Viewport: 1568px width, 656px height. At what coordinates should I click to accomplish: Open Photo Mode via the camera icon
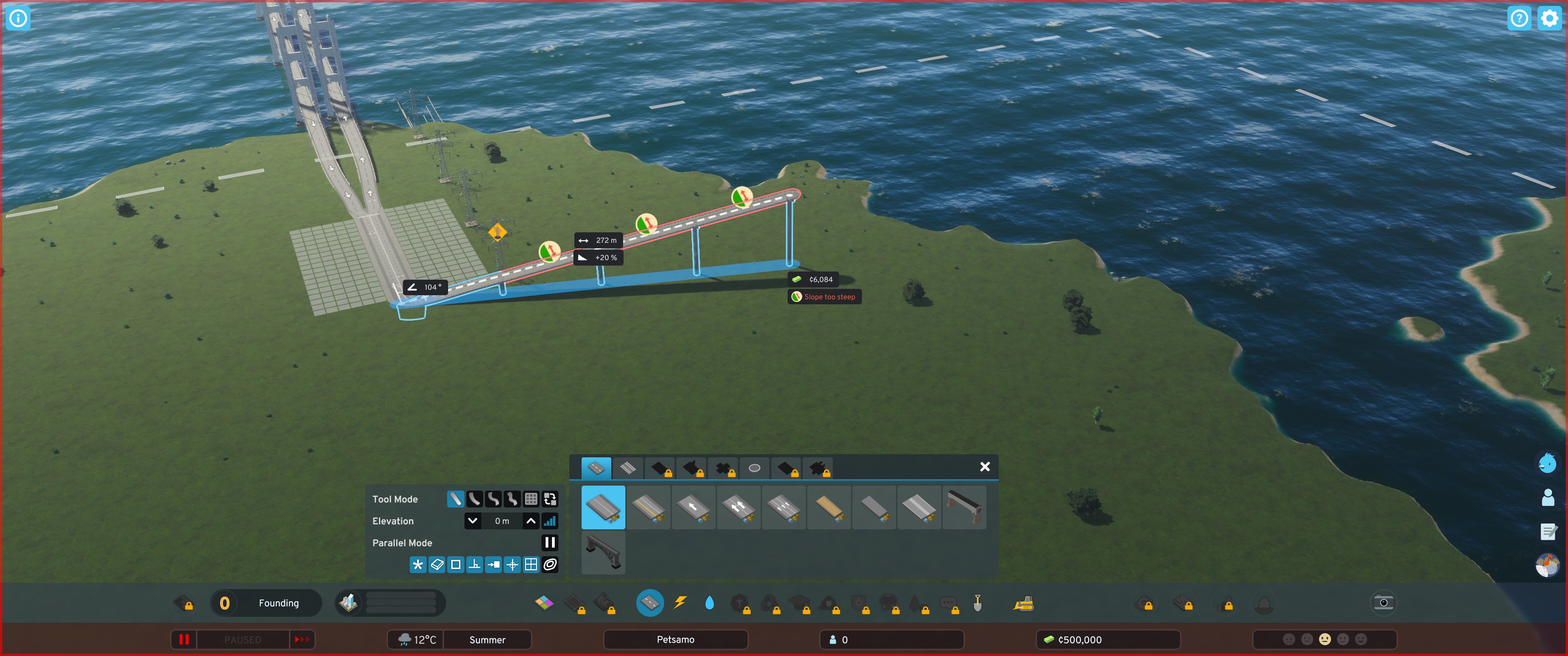pyautogui.click(x=1383, y=602)
